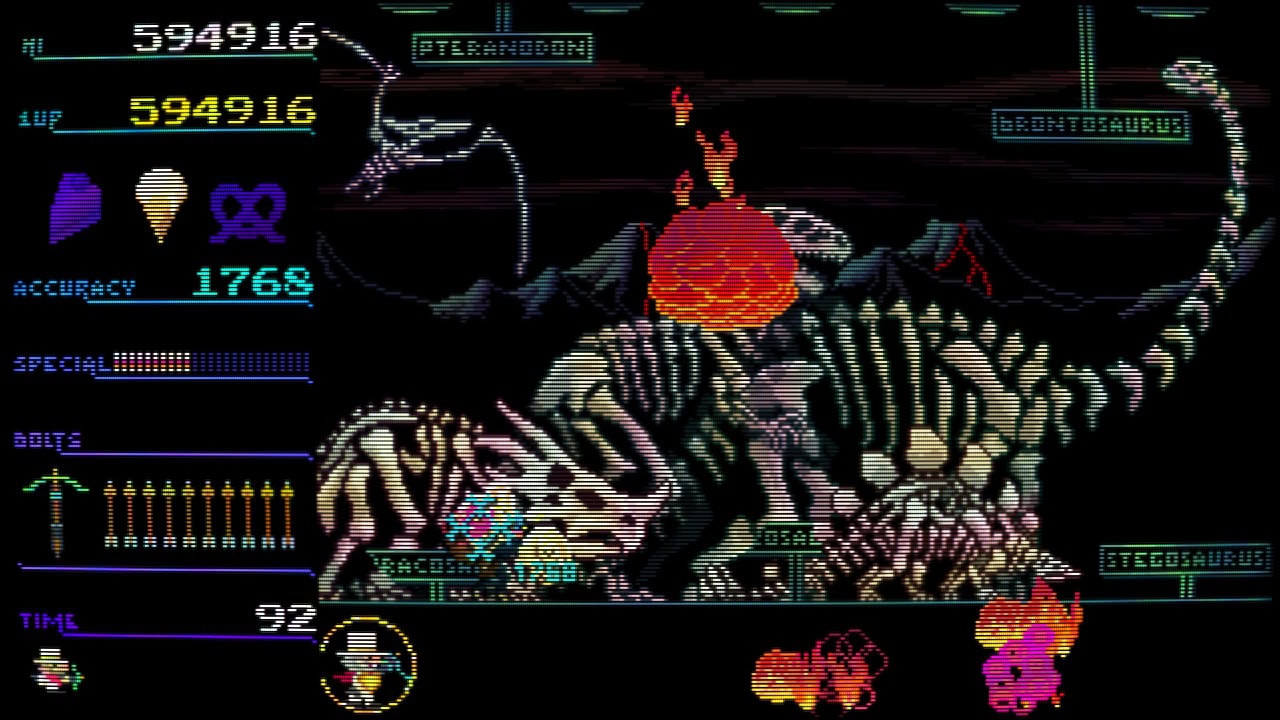Click the small top-hat character icon under Time
1280x720 pixels.
pyautogui.click(x=56, y=669)
